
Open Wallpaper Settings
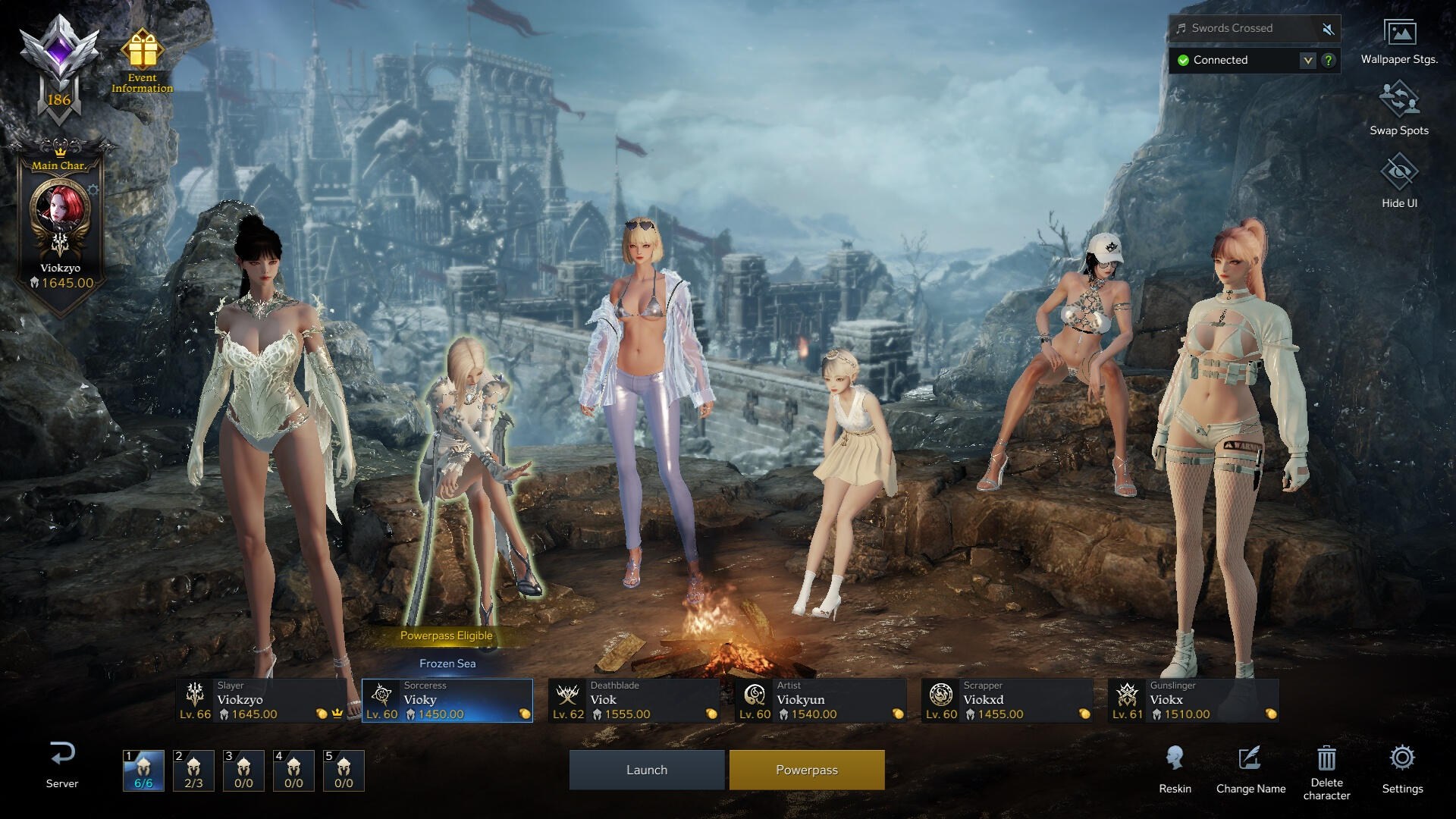click(x=1399, y=34)
